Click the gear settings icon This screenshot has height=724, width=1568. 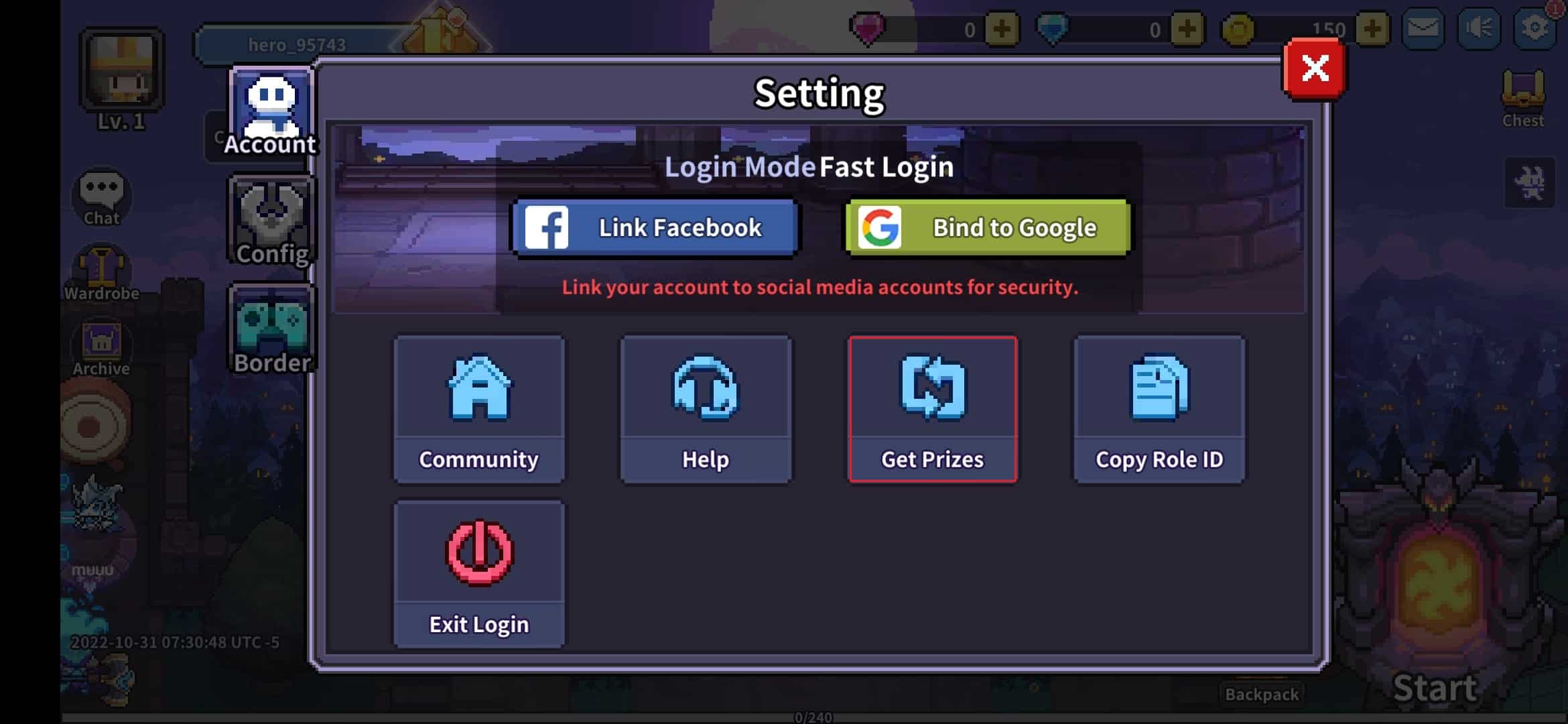tap(1534, 29)
